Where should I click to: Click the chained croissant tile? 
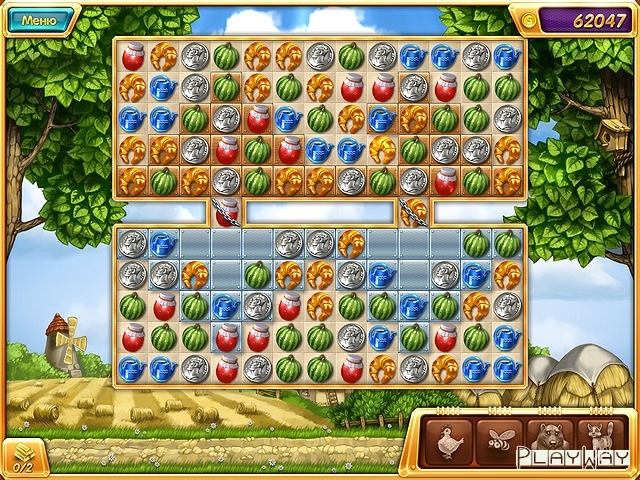(413, 211)
